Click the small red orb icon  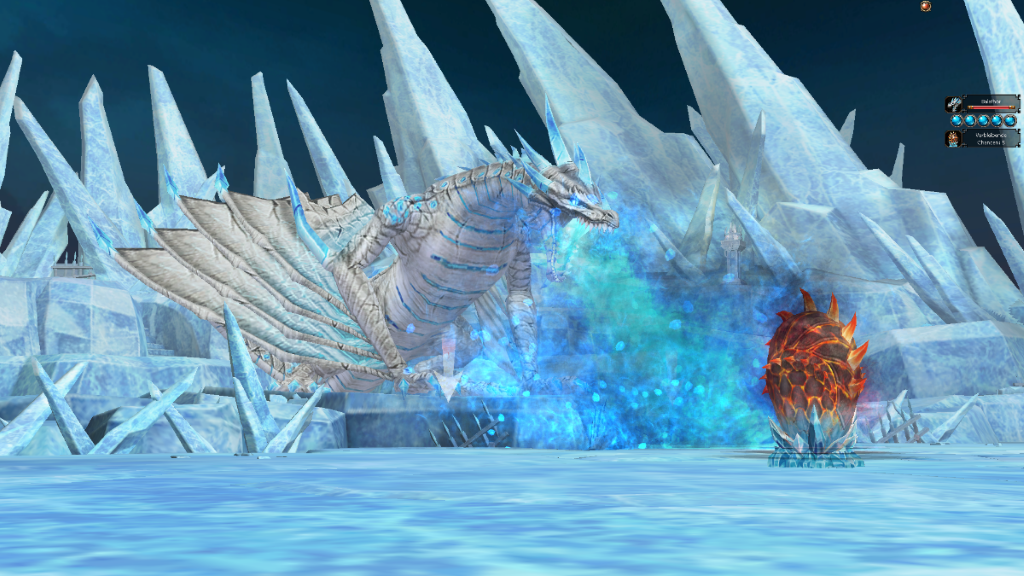925,6
